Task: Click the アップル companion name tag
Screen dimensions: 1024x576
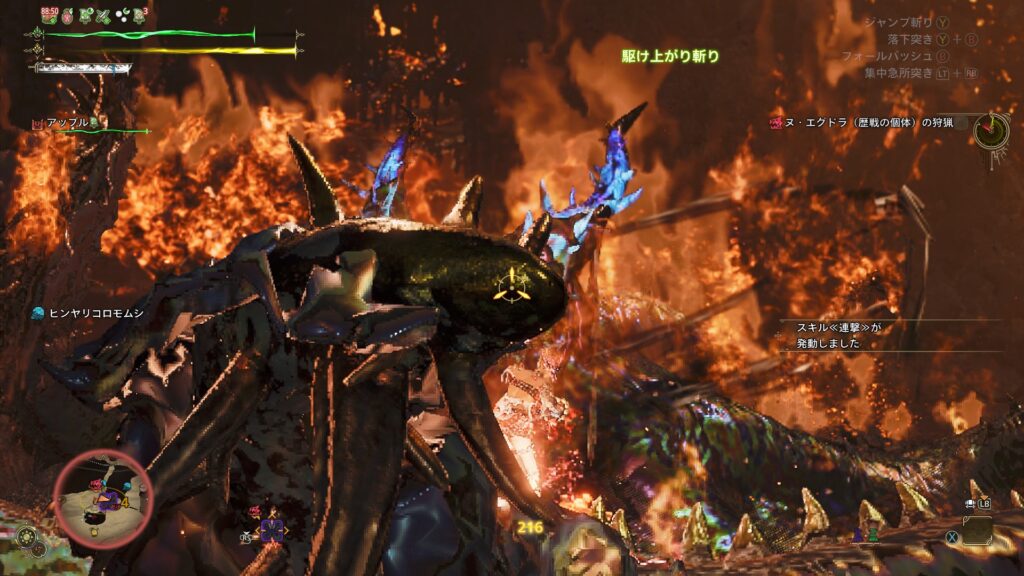Action: (x=61, y=122)
